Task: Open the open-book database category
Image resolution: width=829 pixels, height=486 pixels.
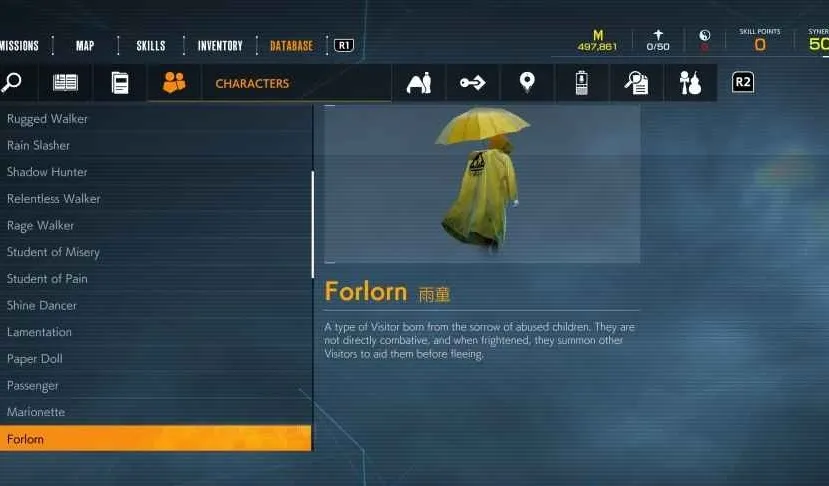Action: tap(65, 83)
